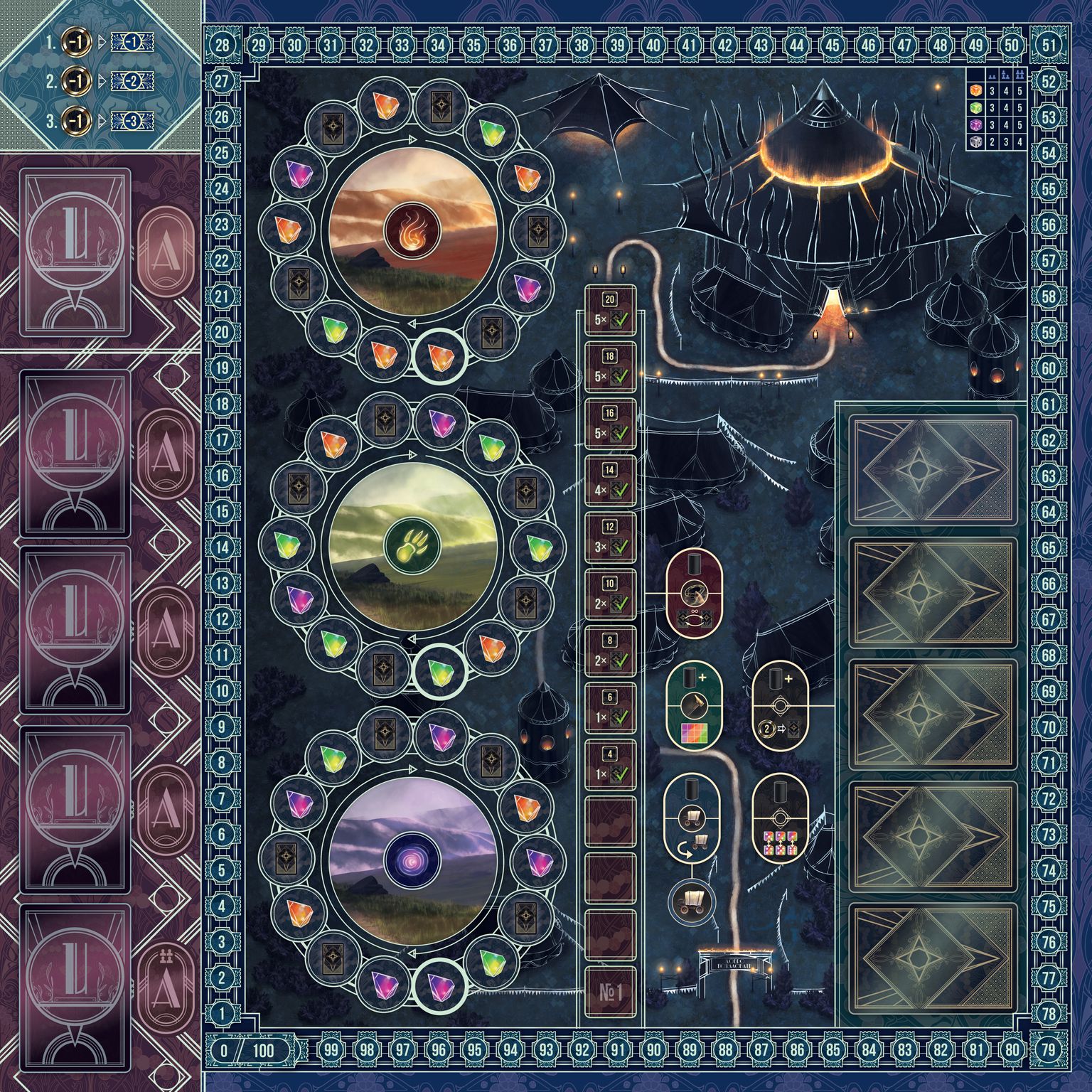Activate the green hammer action space
1092x1092 pixels.
point(692,705)
